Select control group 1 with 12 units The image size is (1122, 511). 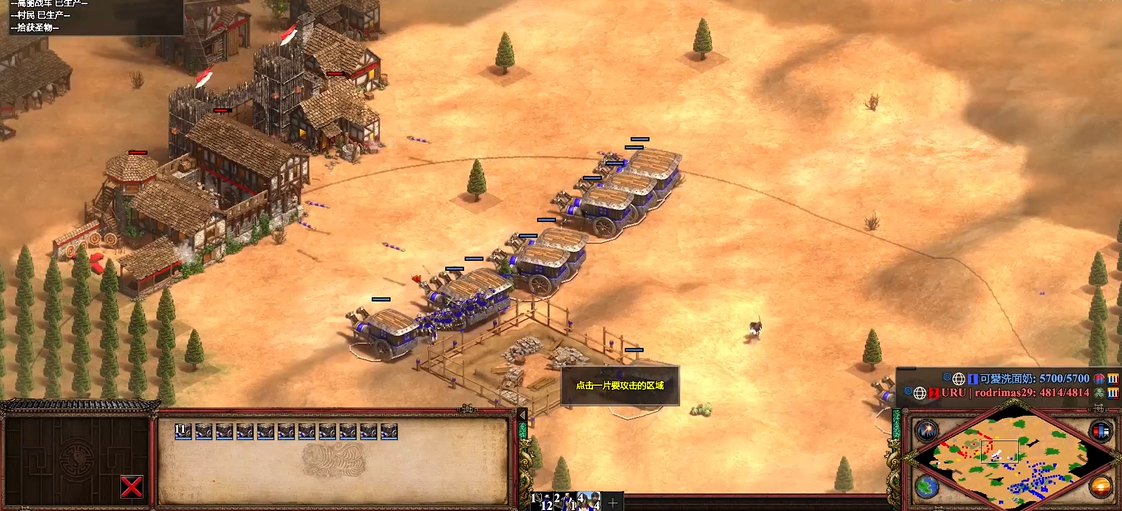click(x=543, y=501)
